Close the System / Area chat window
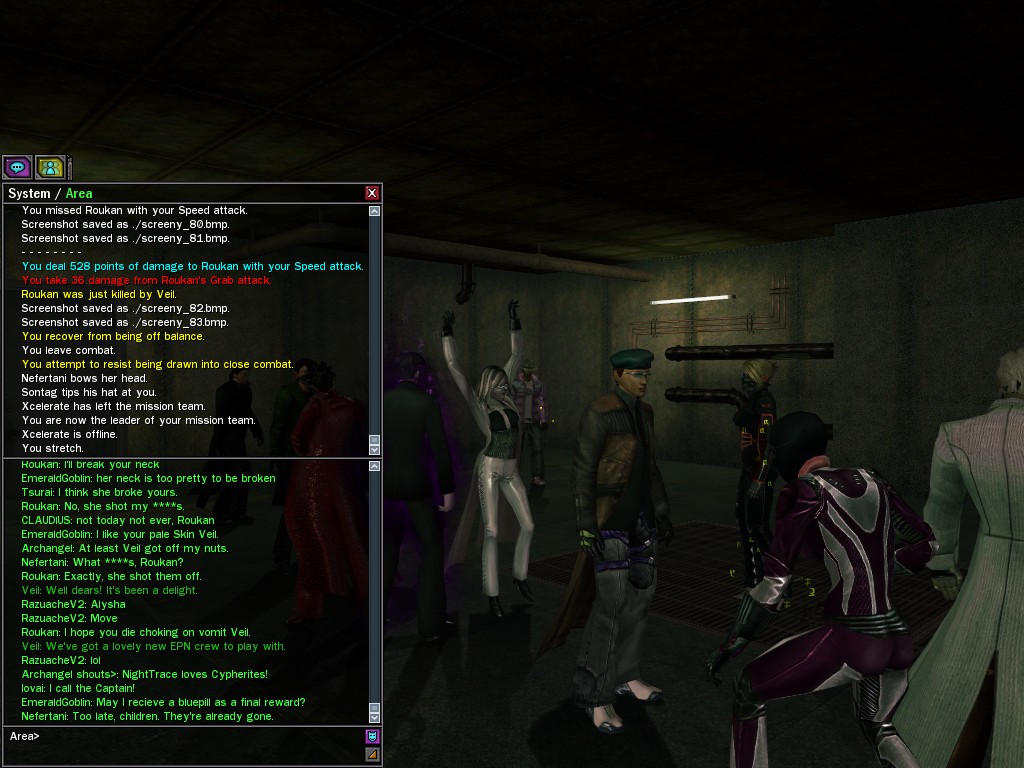This screenshot has height=768, width=1024. pos(372,193)
